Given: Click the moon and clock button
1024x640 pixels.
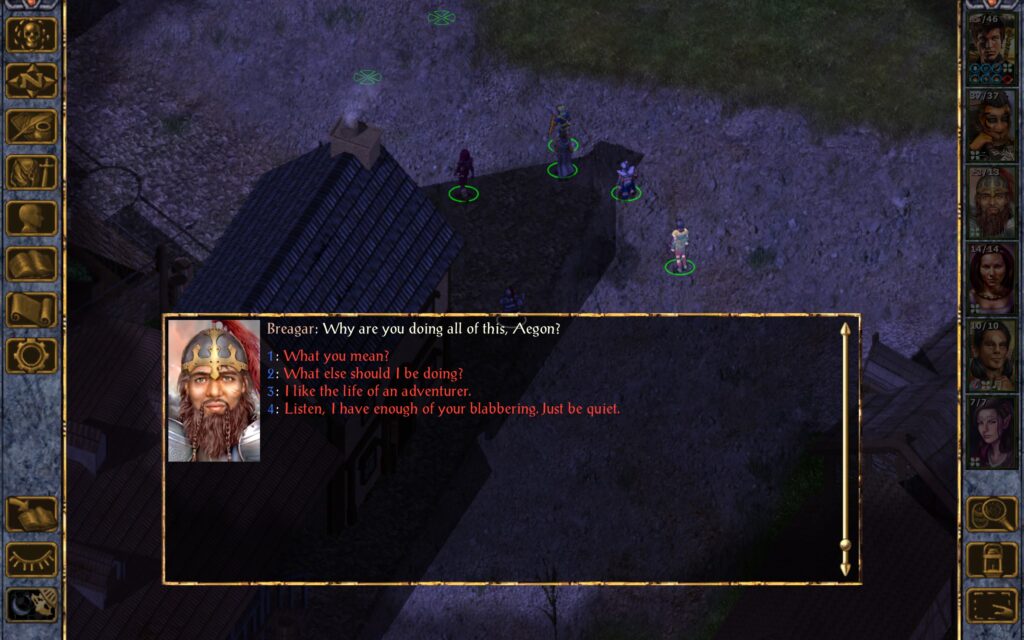Looking at the screenshot, I should (32, 605).
